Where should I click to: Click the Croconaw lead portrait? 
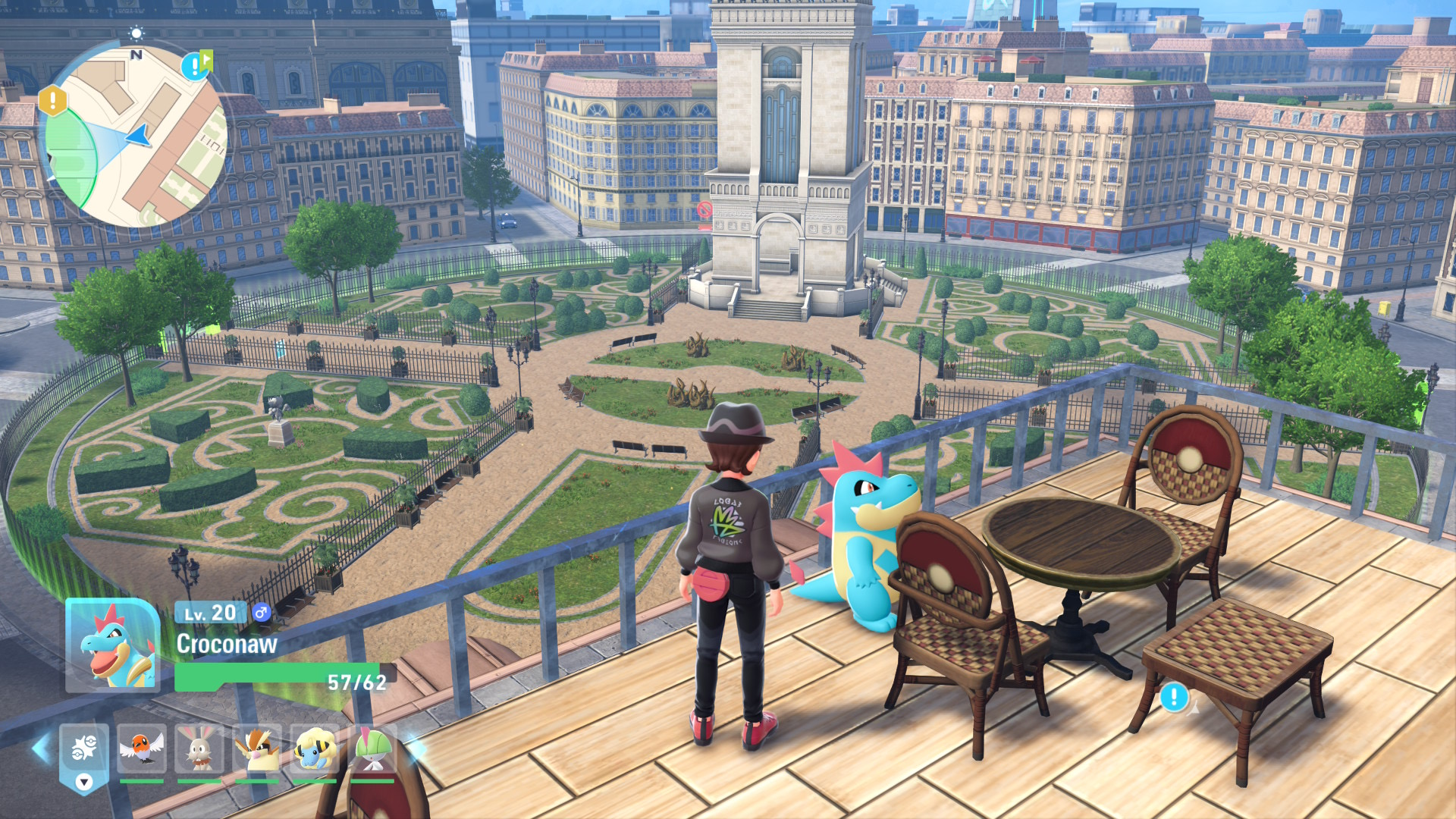coord(112,645)
